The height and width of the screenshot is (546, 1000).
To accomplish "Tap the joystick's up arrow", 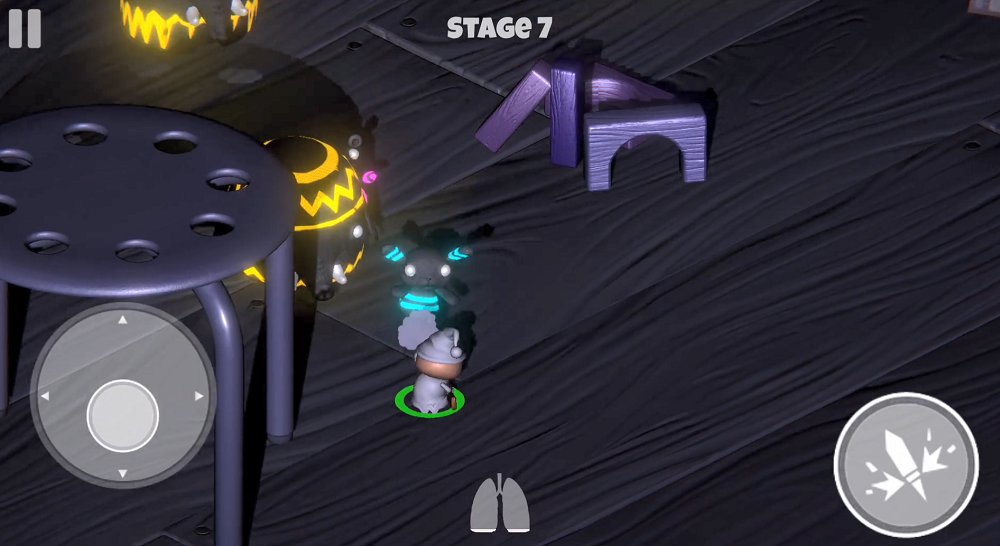I will [x=122, y=321].
